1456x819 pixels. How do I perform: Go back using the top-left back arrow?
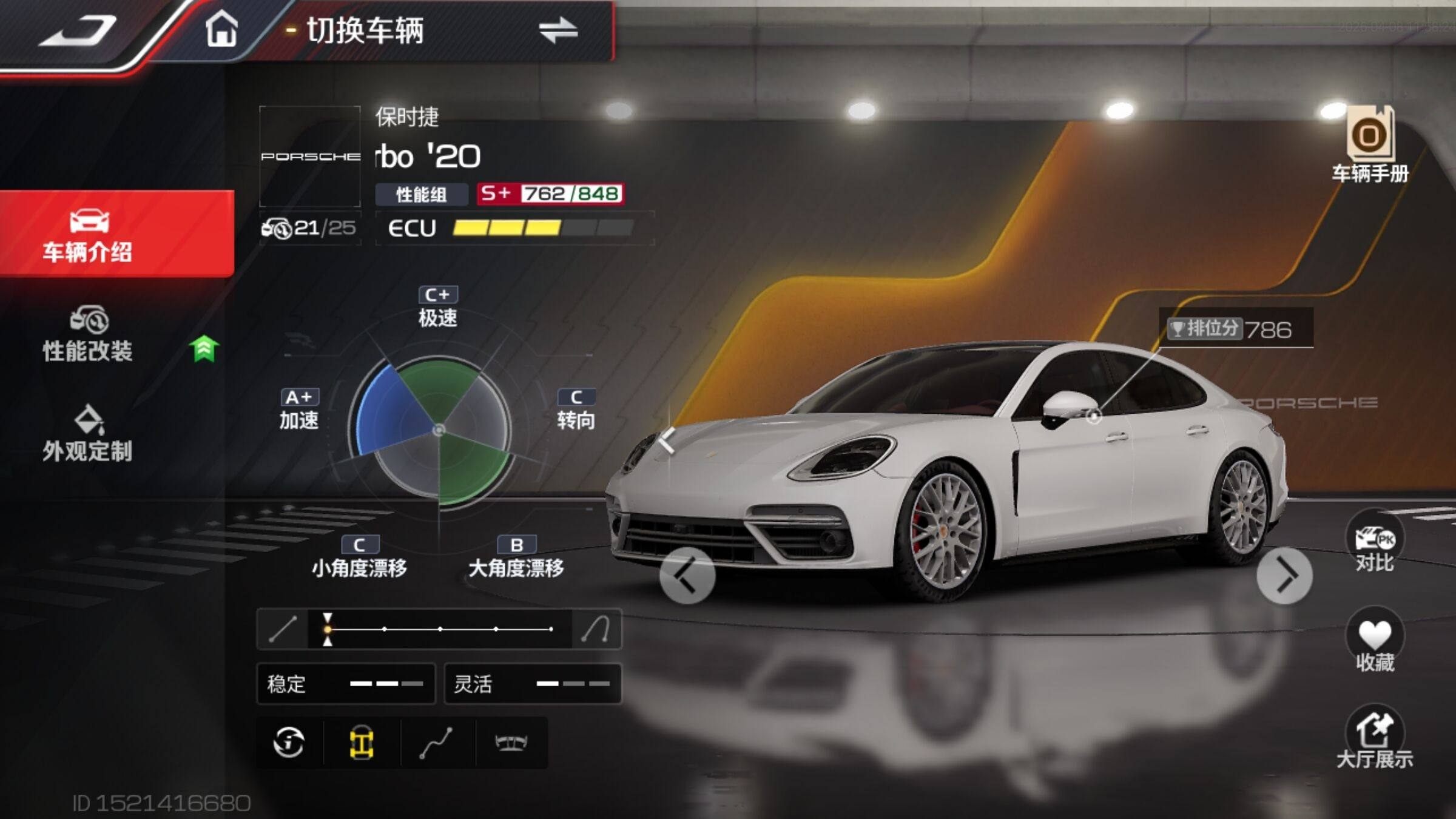tap(79, 32)
